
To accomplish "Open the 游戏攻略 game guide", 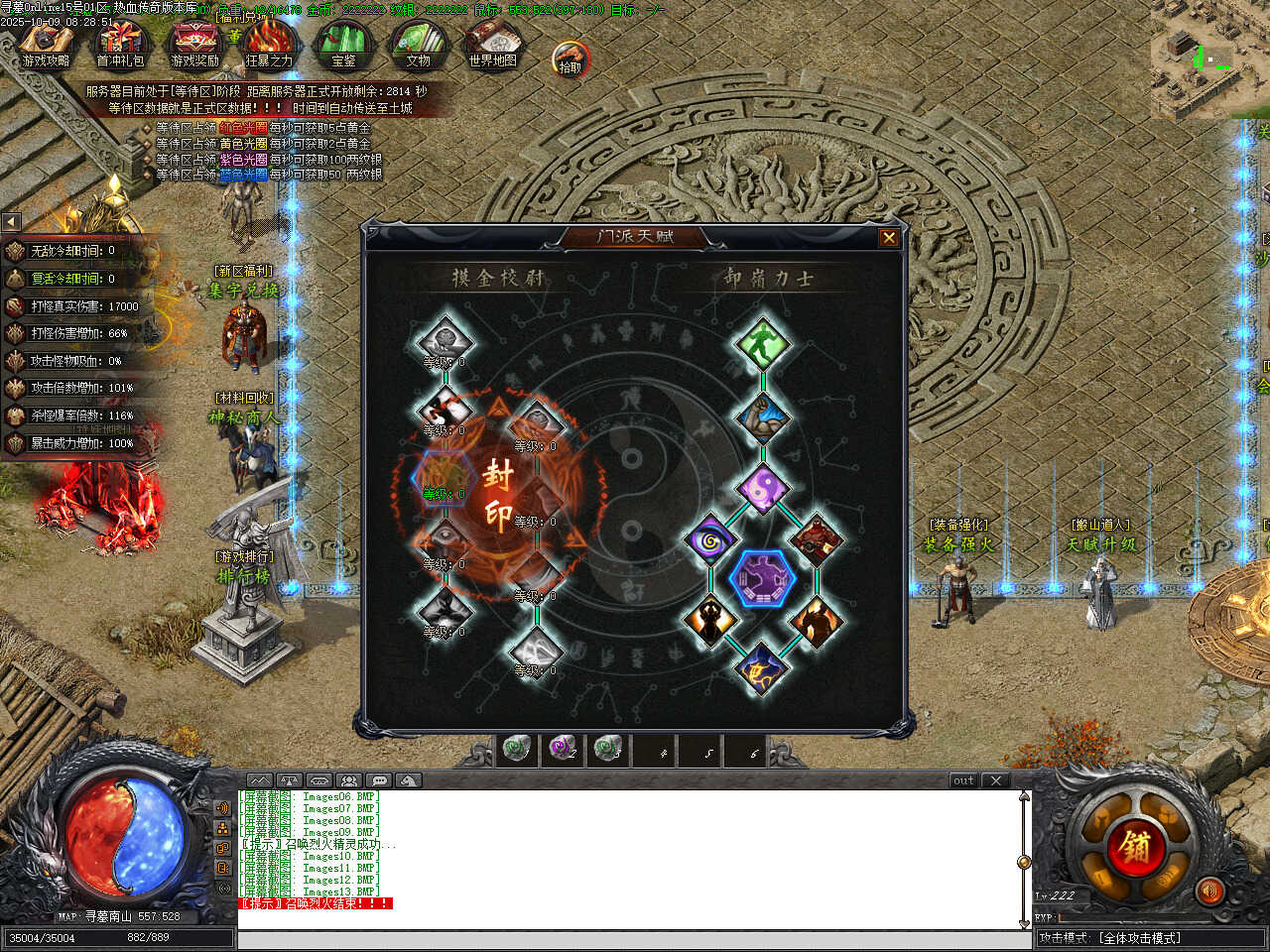I will (46, 44).
